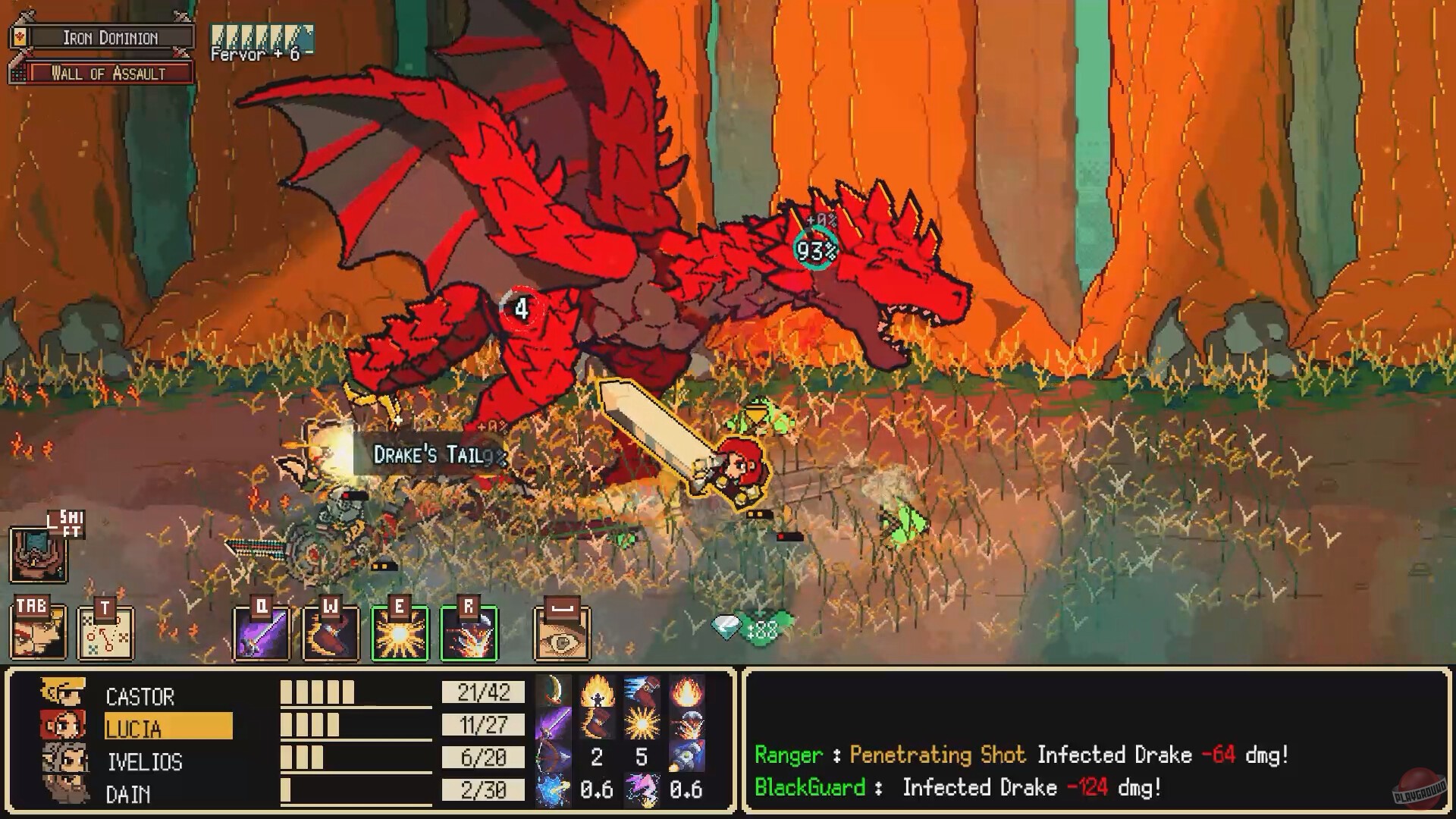This screenshot has width=1456, height=819.
Task: Click the tactics map T icon
Action: tap(106, 633)
